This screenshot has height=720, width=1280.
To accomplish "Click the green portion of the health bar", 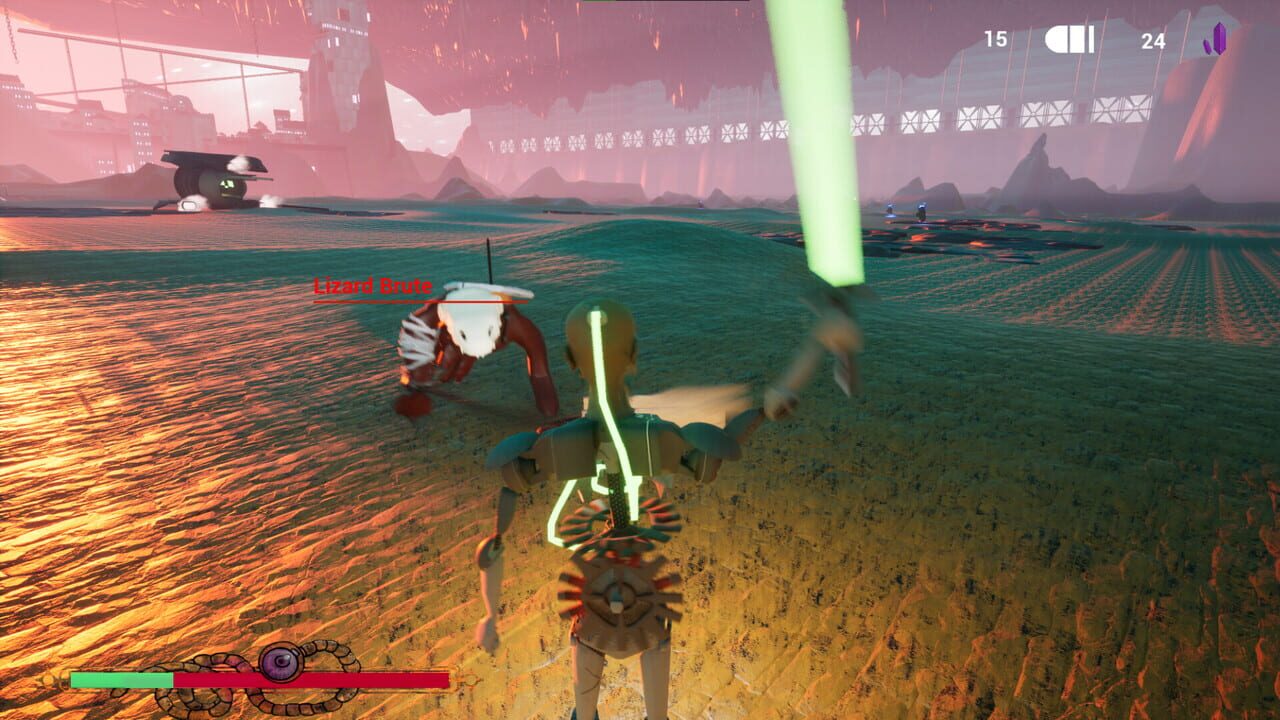I will (120, 679).
